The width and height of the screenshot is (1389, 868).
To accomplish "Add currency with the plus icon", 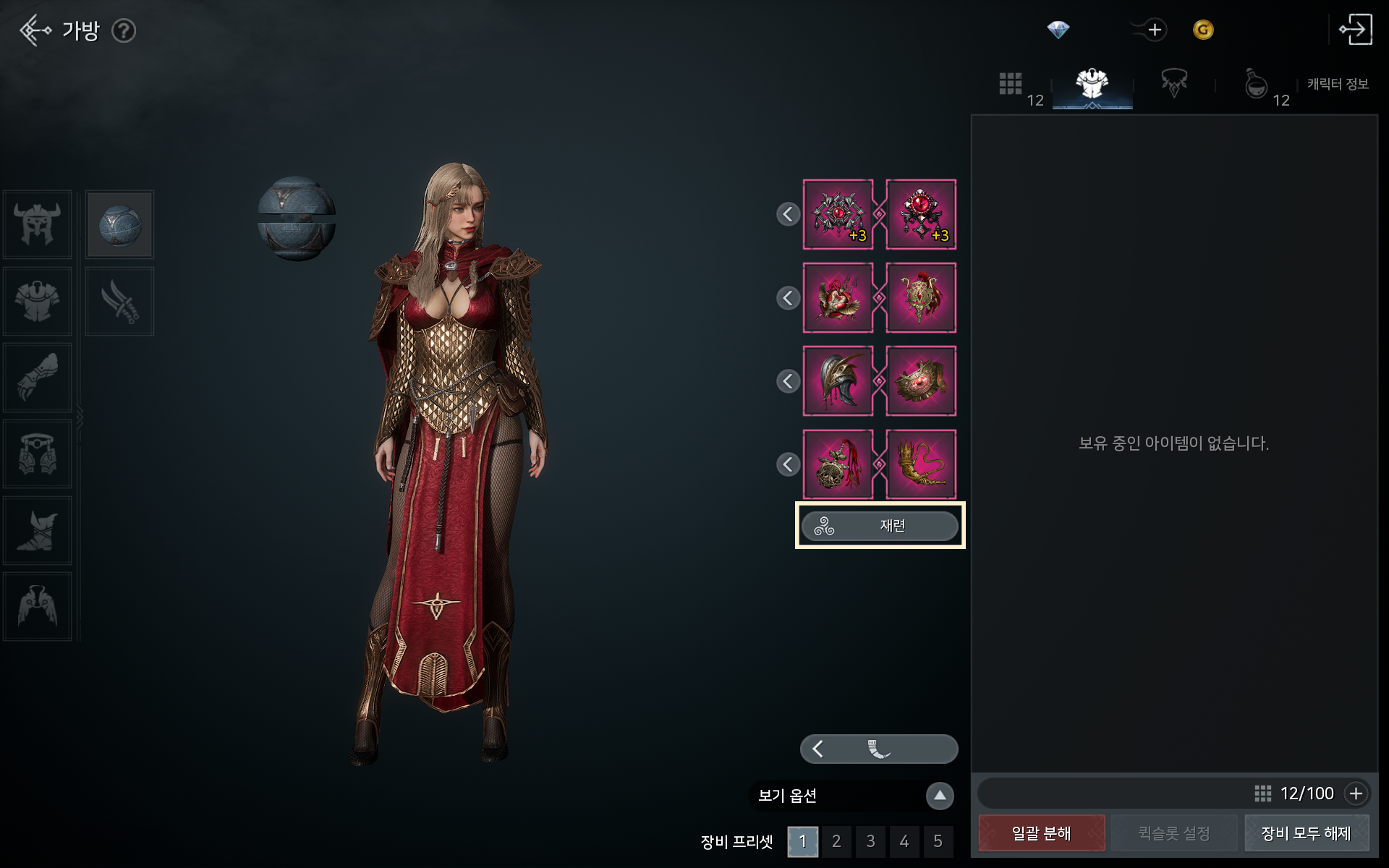I will pyautogui.click(x=1155, y=30).
